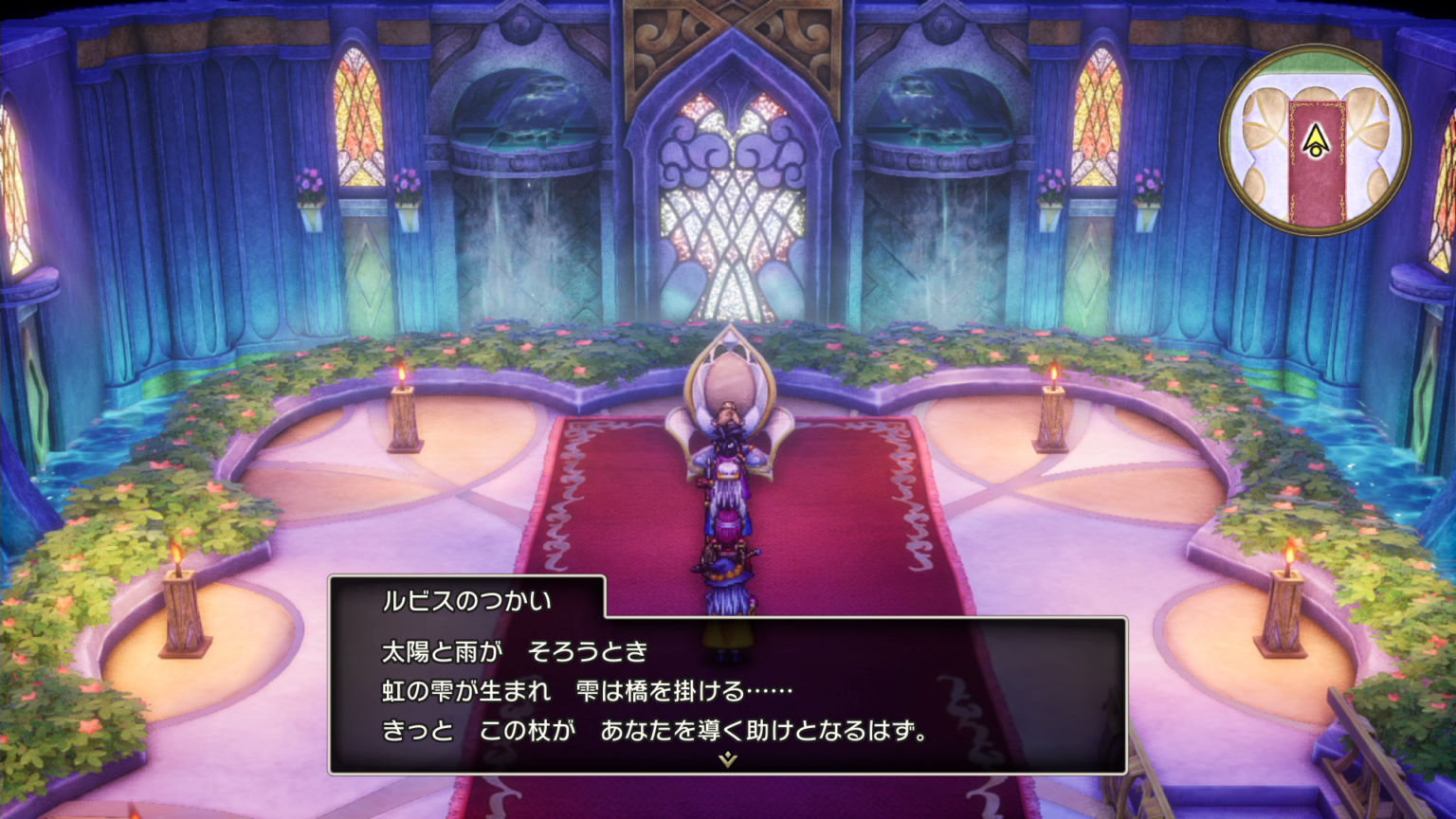Screen dimensions: 1456x819
Task: Click the down arrow below the dialogue text
Action: click(726, 758)
